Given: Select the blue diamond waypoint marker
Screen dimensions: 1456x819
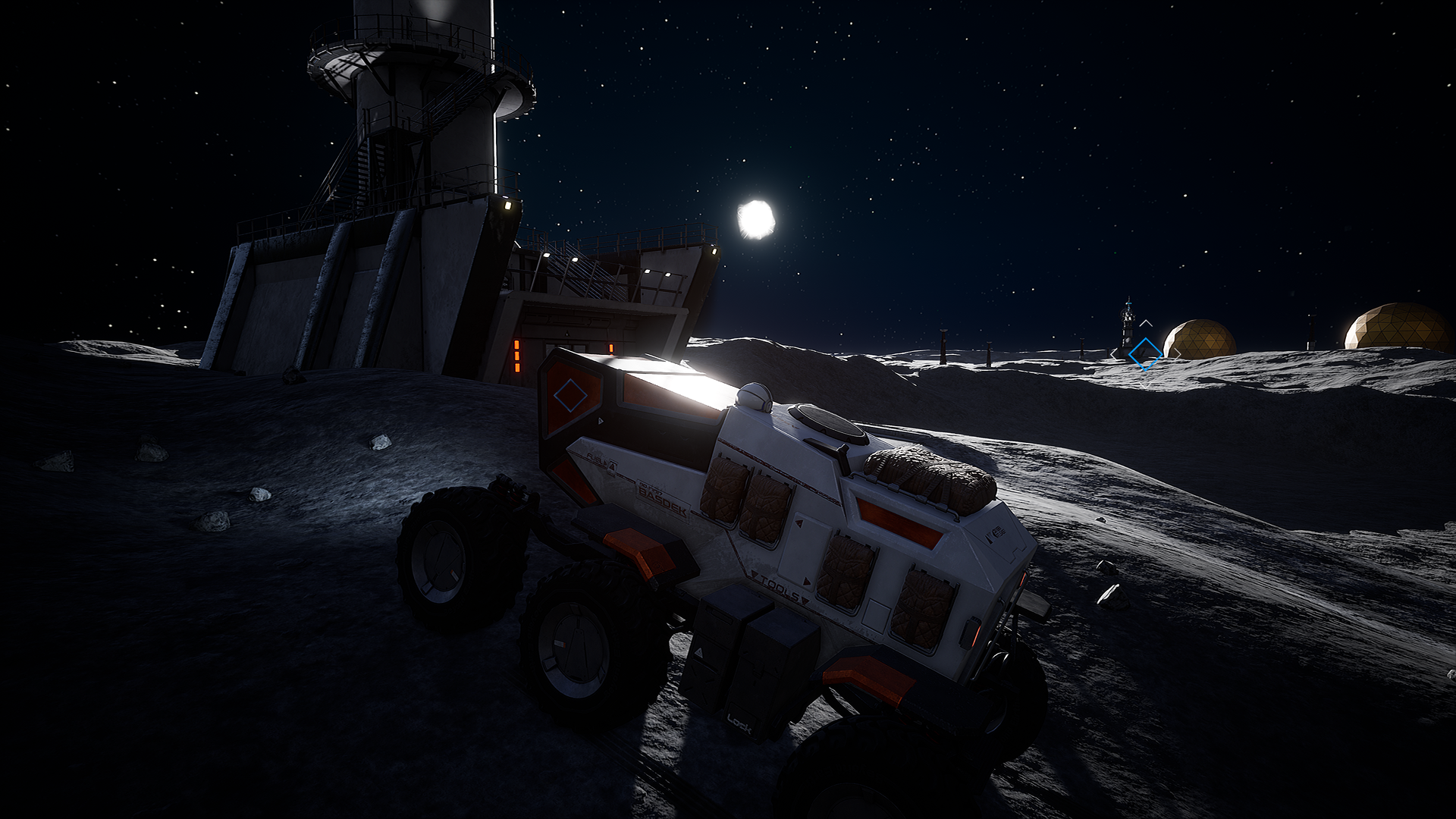Looking at the screenshot, I should click(x=1144, y=353).
